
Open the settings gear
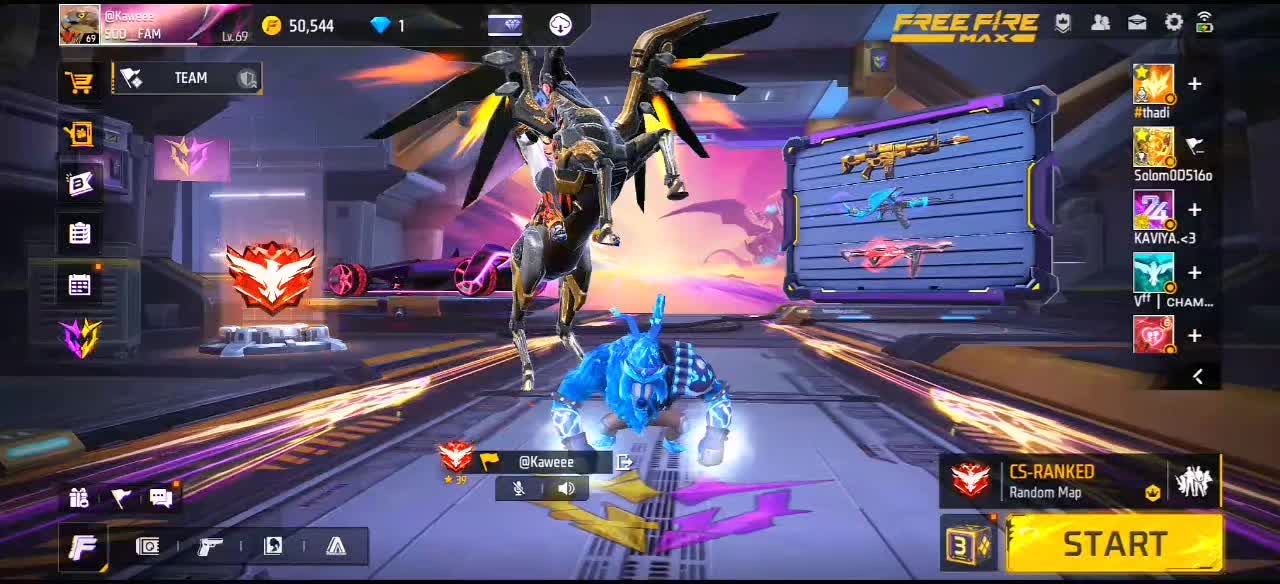(1174, 23)
